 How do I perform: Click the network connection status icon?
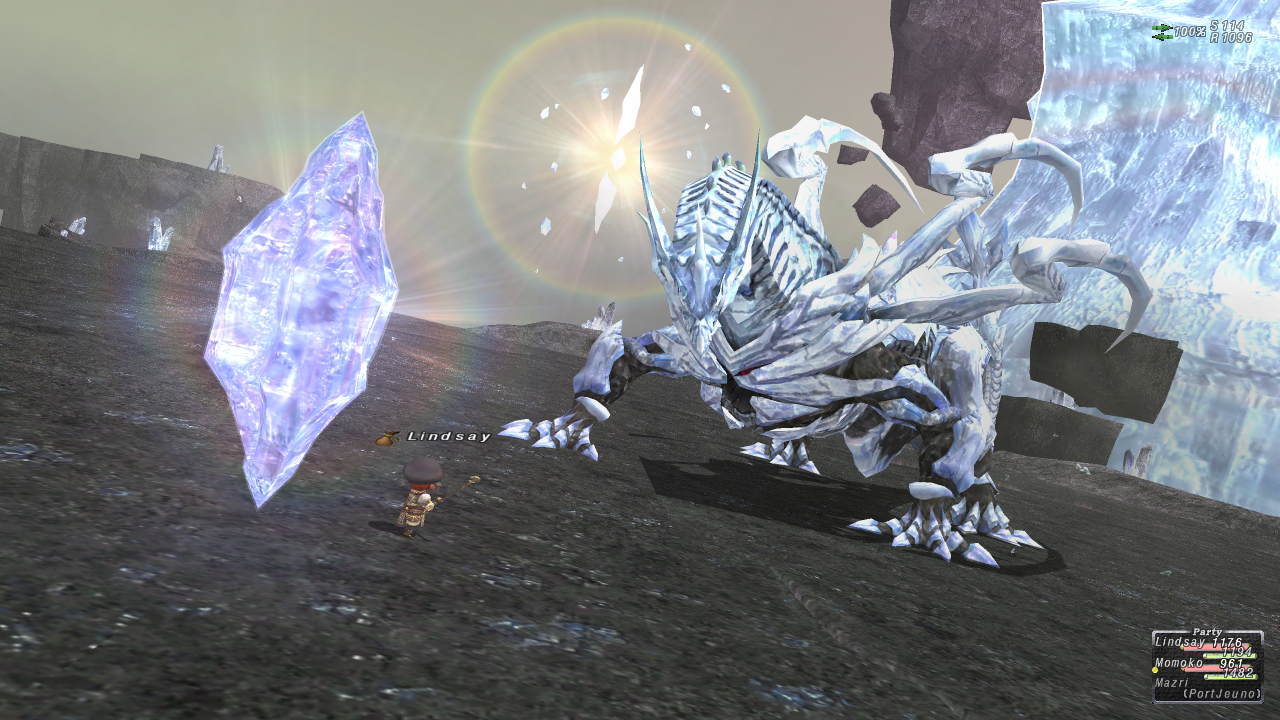coord(1162,32)
